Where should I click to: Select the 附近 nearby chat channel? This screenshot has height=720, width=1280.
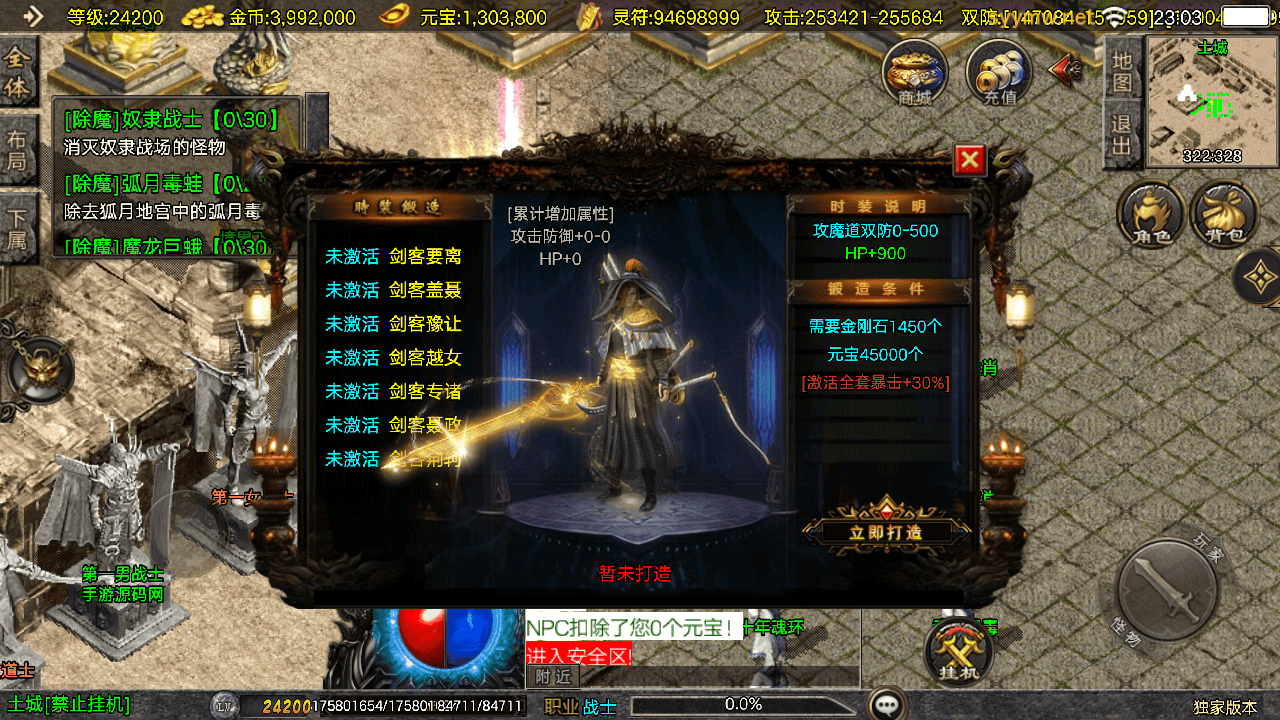click(x=553, y=677)
